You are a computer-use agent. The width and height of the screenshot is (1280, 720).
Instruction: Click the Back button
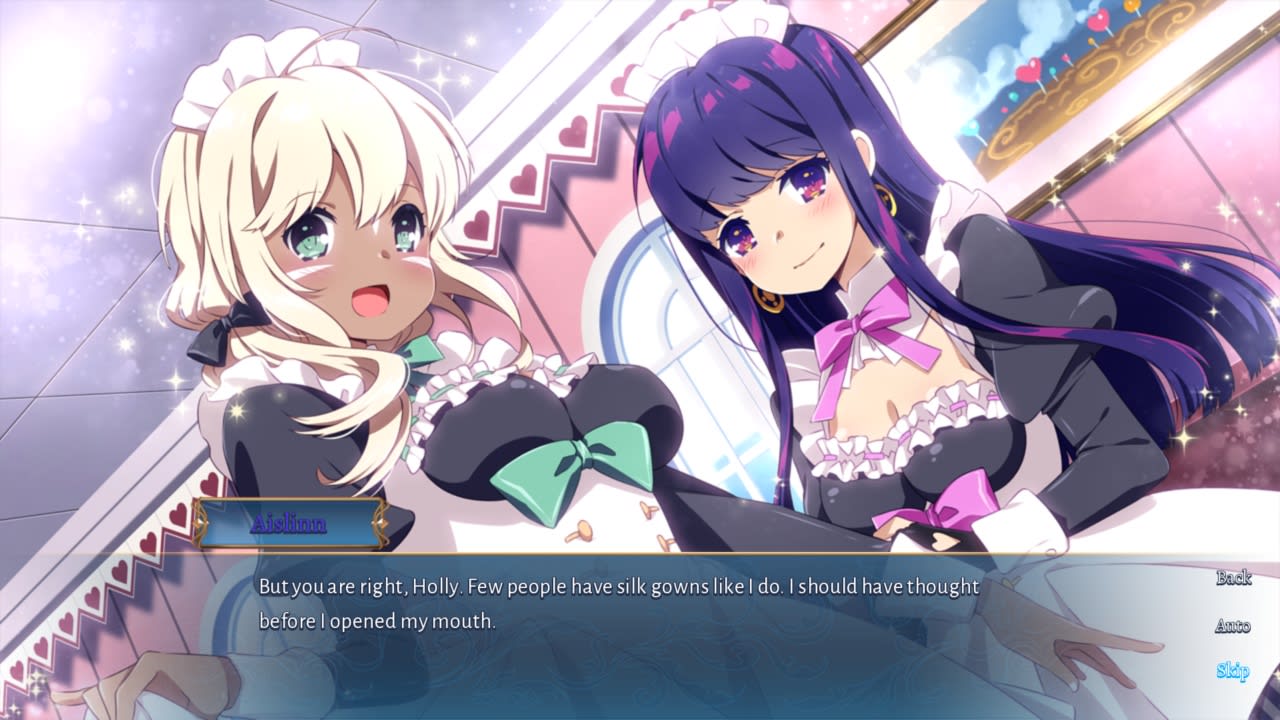point(1235,578)
